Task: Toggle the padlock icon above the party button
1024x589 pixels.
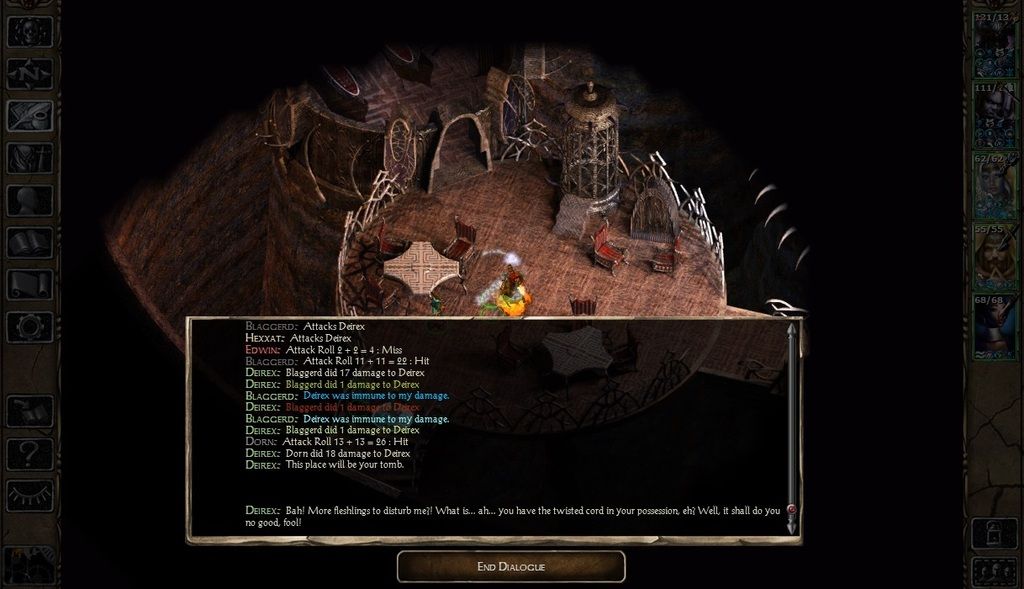Action: 996,531
